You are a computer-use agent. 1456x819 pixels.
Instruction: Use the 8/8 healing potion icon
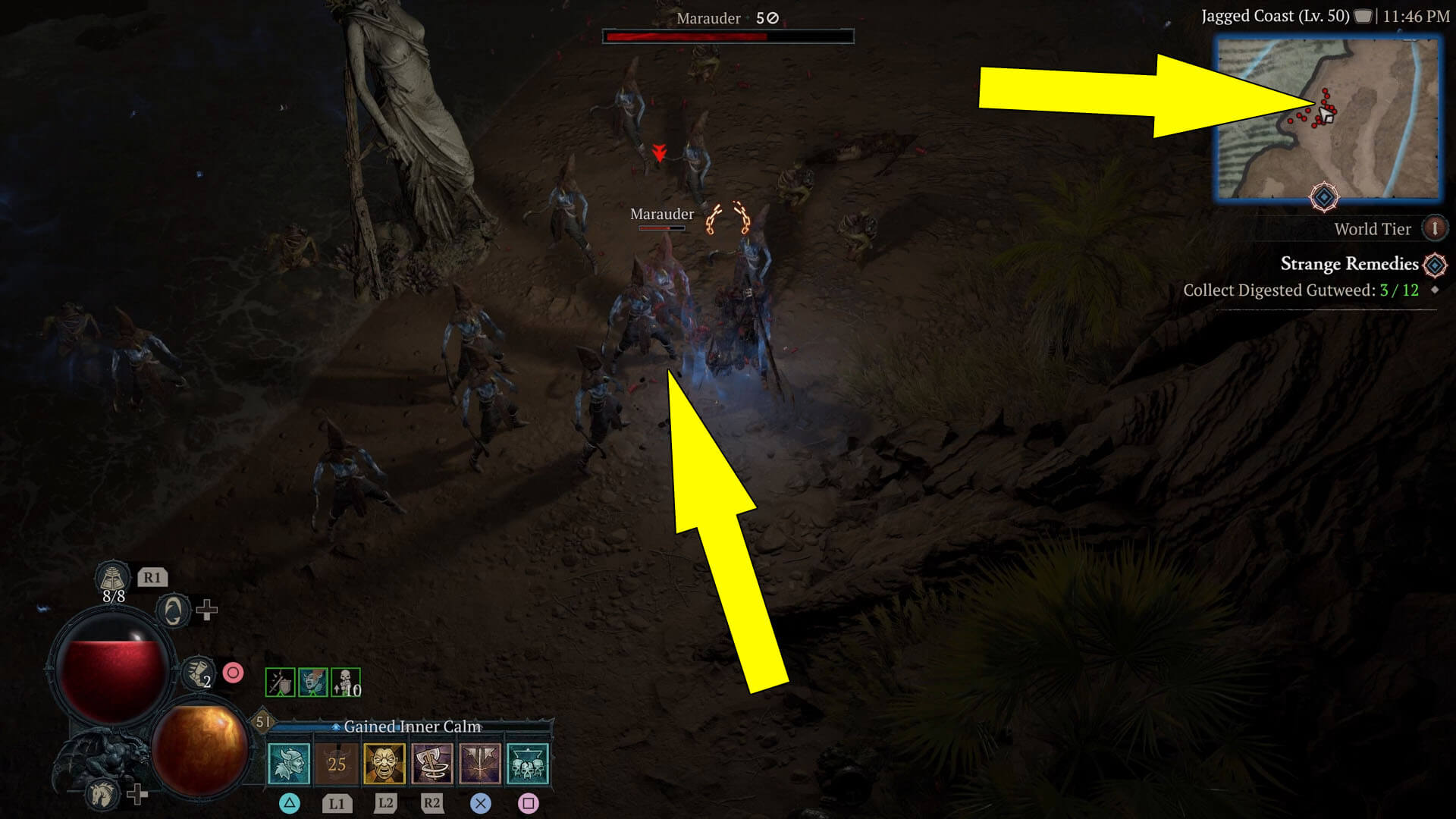(112, 578)
